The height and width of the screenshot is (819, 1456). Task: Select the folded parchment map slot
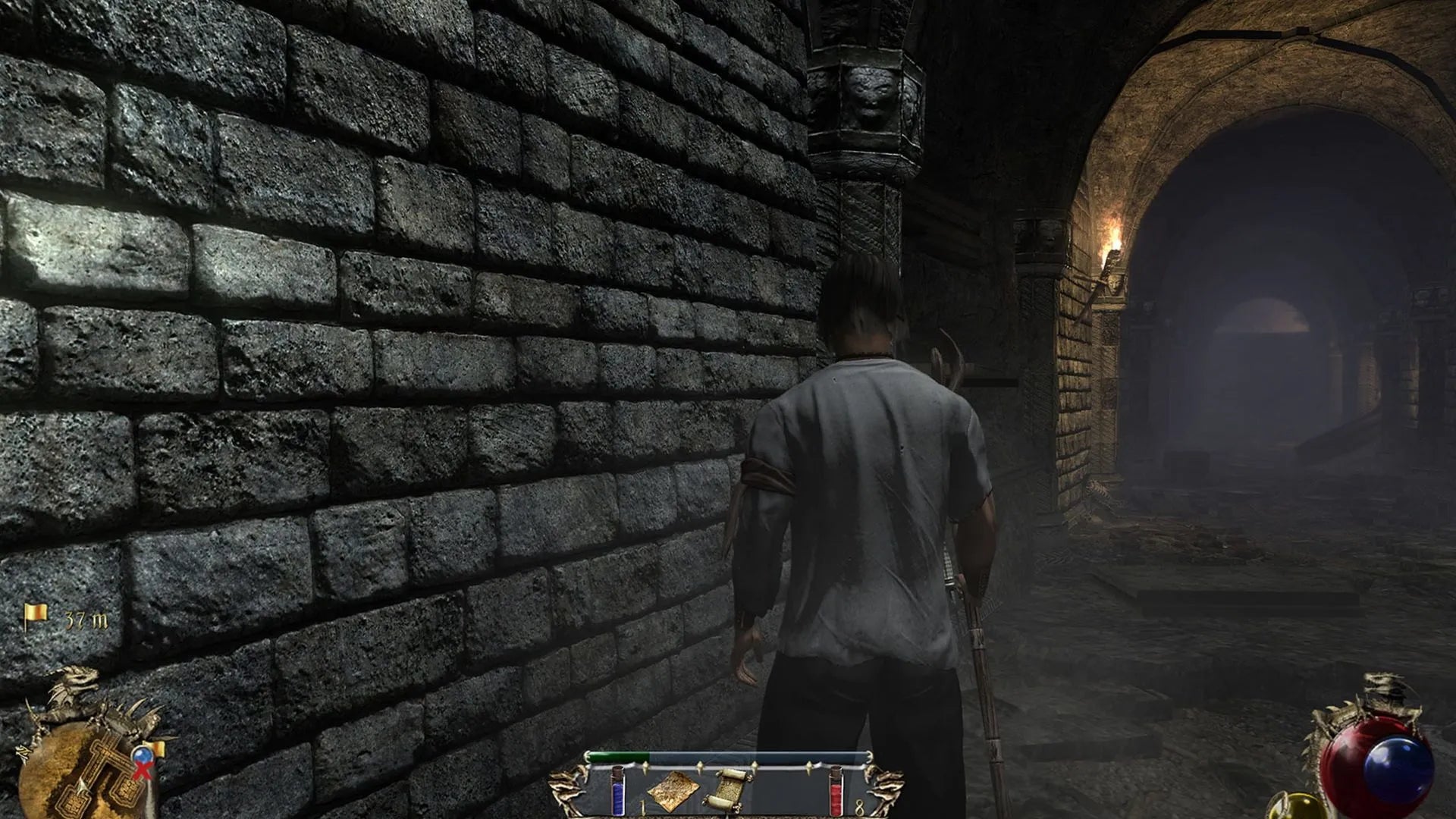point(673,790)
